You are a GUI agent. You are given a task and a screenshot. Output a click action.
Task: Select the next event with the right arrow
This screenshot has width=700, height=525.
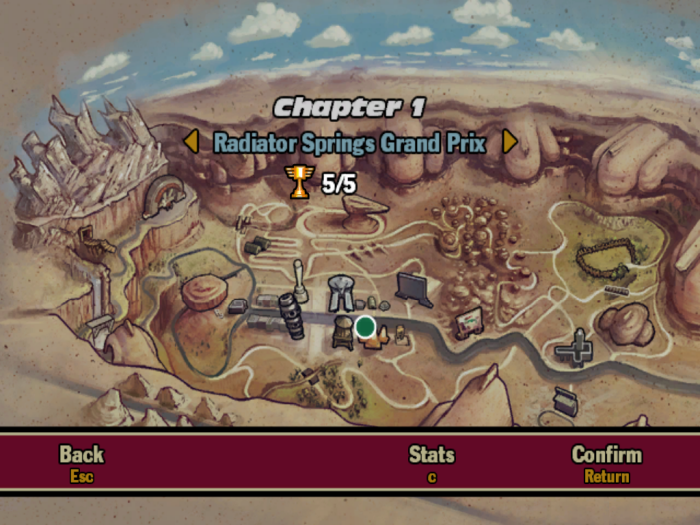(509, 142)
